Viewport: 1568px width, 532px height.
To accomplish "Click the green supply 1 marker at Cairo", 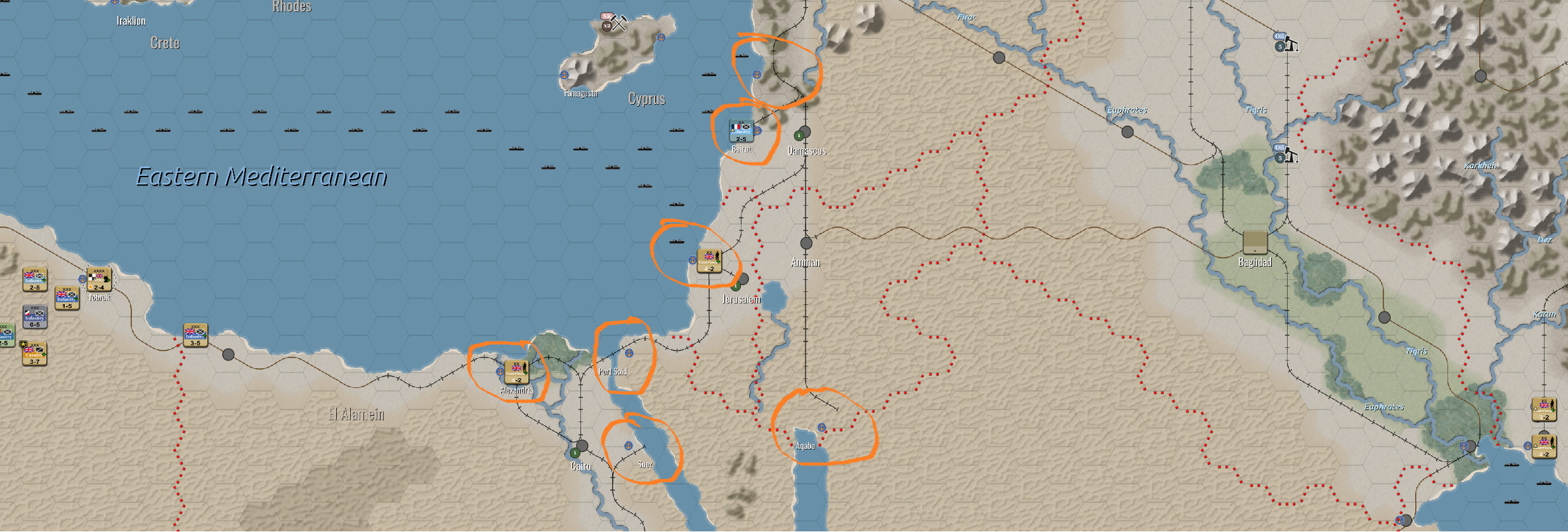I will pos(576,452).
